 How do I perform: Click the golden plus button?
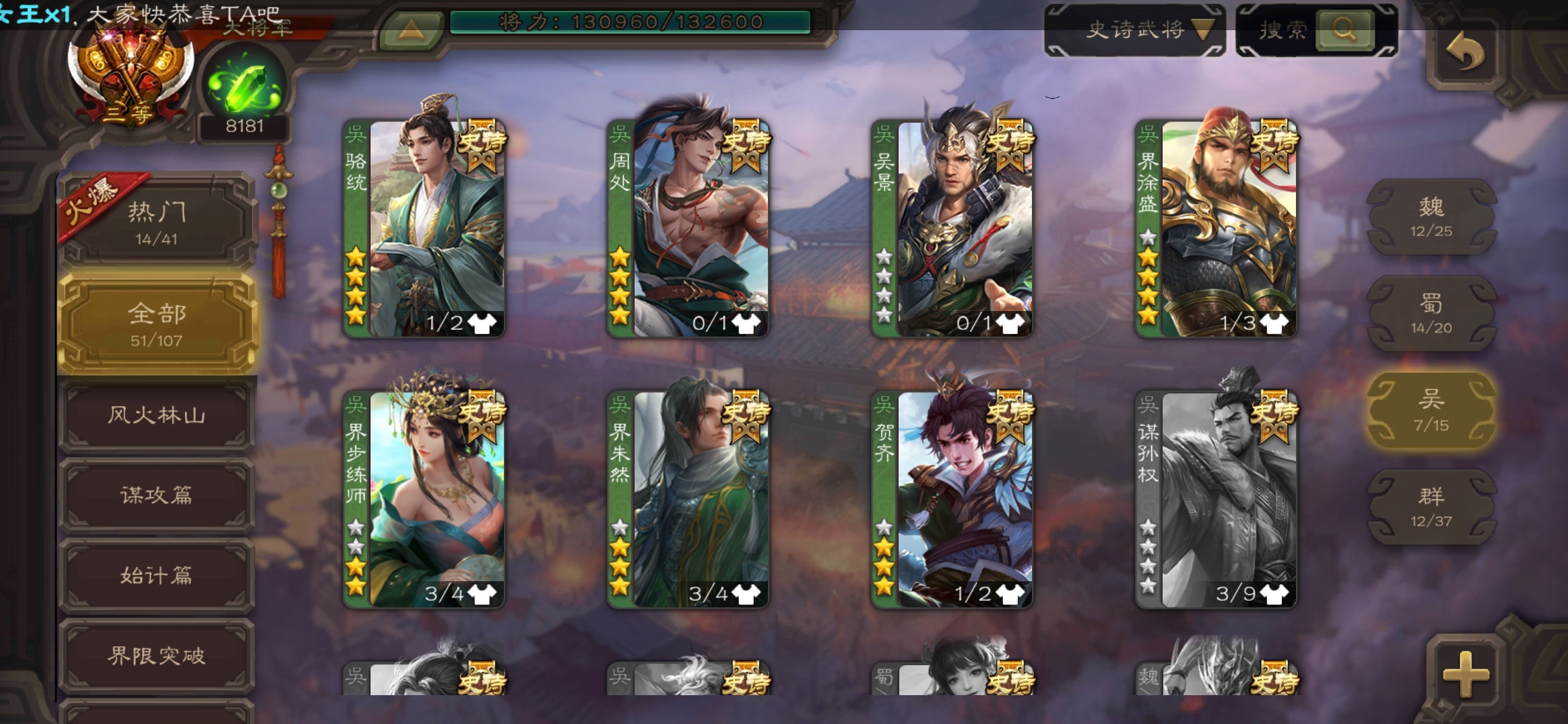tap(1465, 672)
